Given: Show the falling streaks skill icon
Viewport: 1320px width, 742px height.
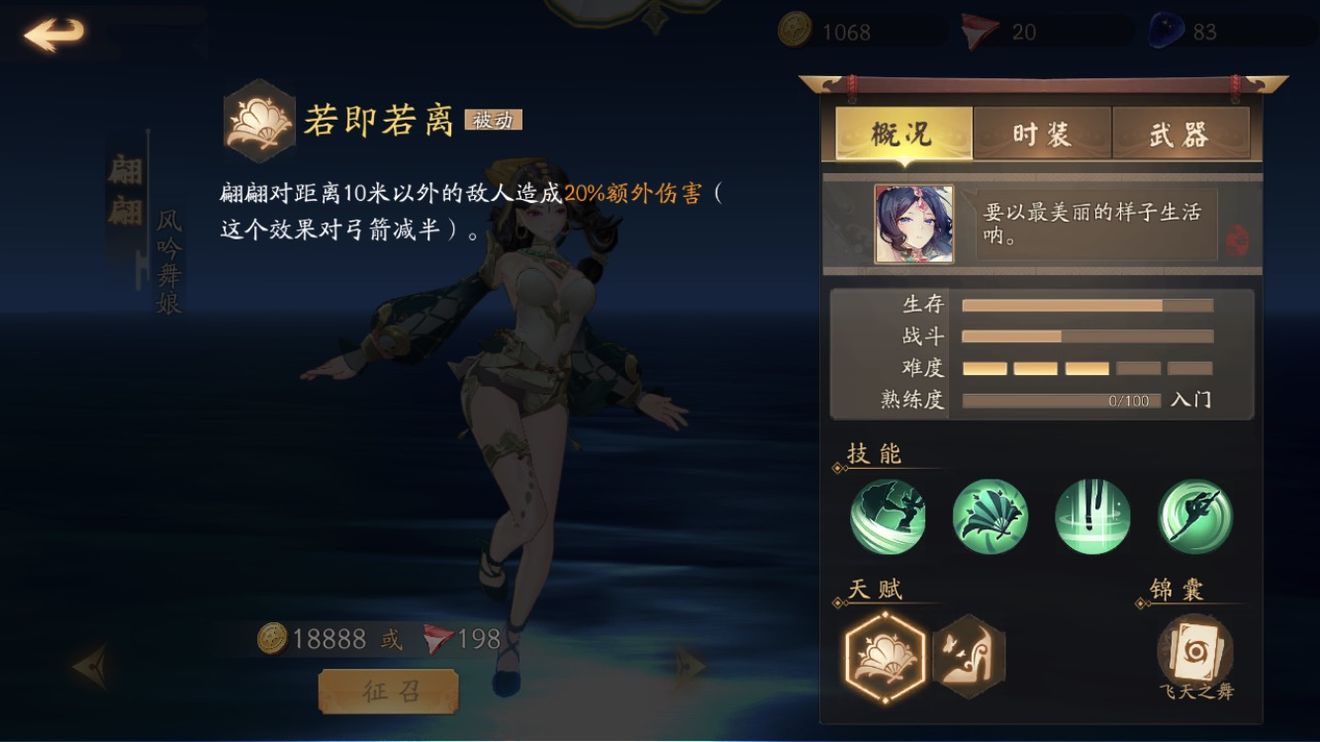Looking at the screenshot, I should [1093, 517].
